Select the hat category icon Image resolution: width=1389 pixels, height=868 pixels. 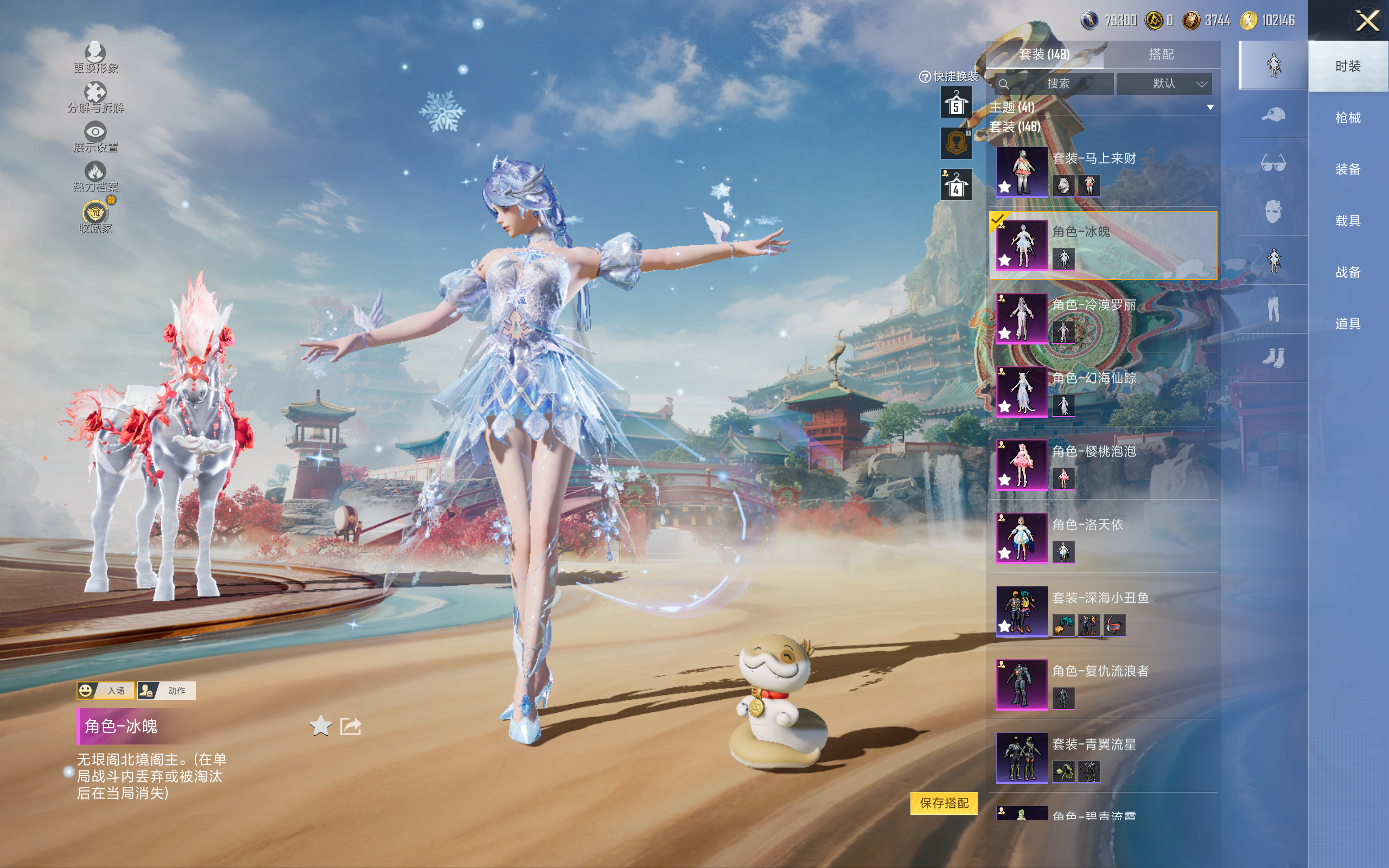click(x=1273, y=114)
